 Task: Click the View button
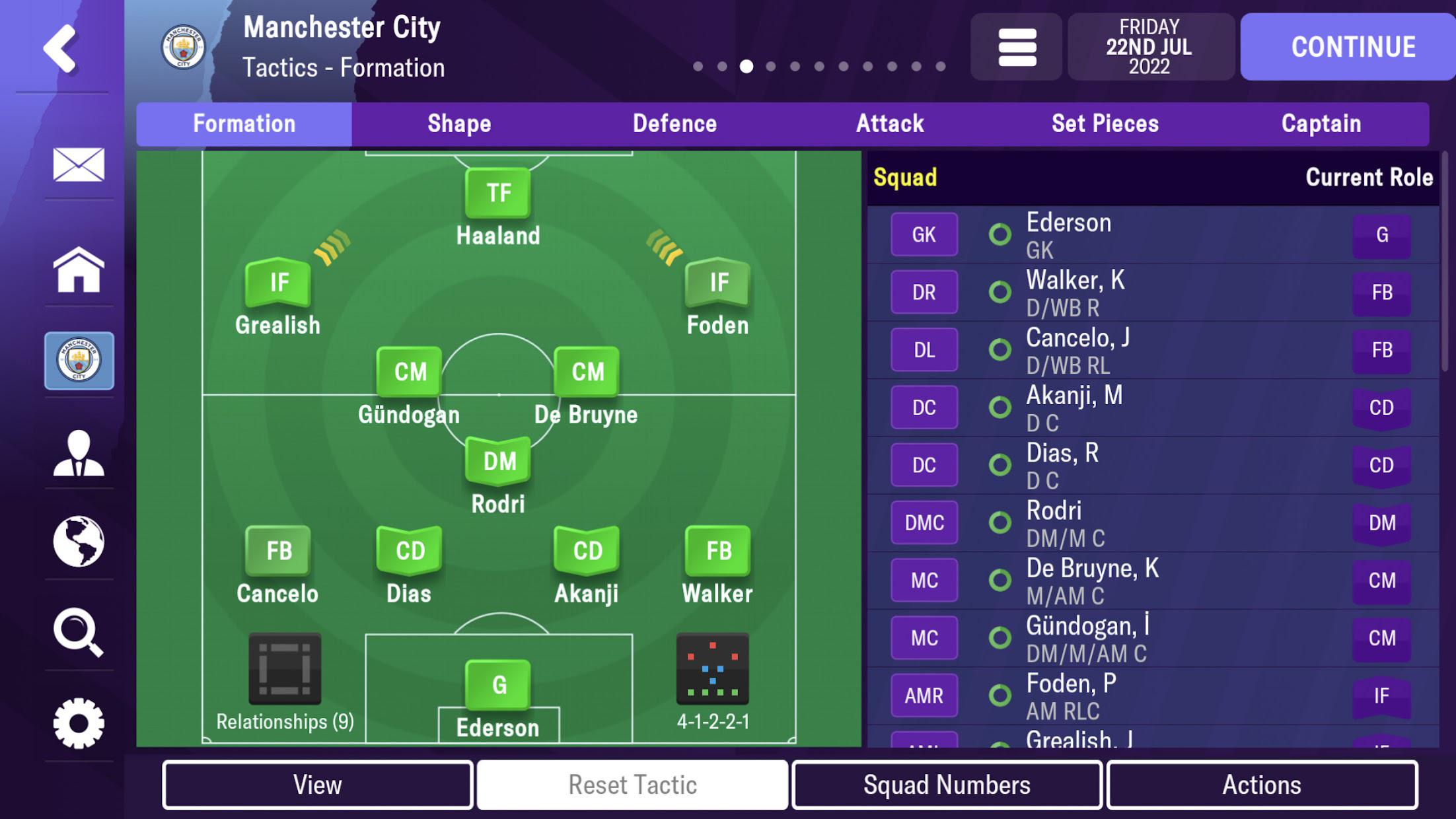point(318,785)
